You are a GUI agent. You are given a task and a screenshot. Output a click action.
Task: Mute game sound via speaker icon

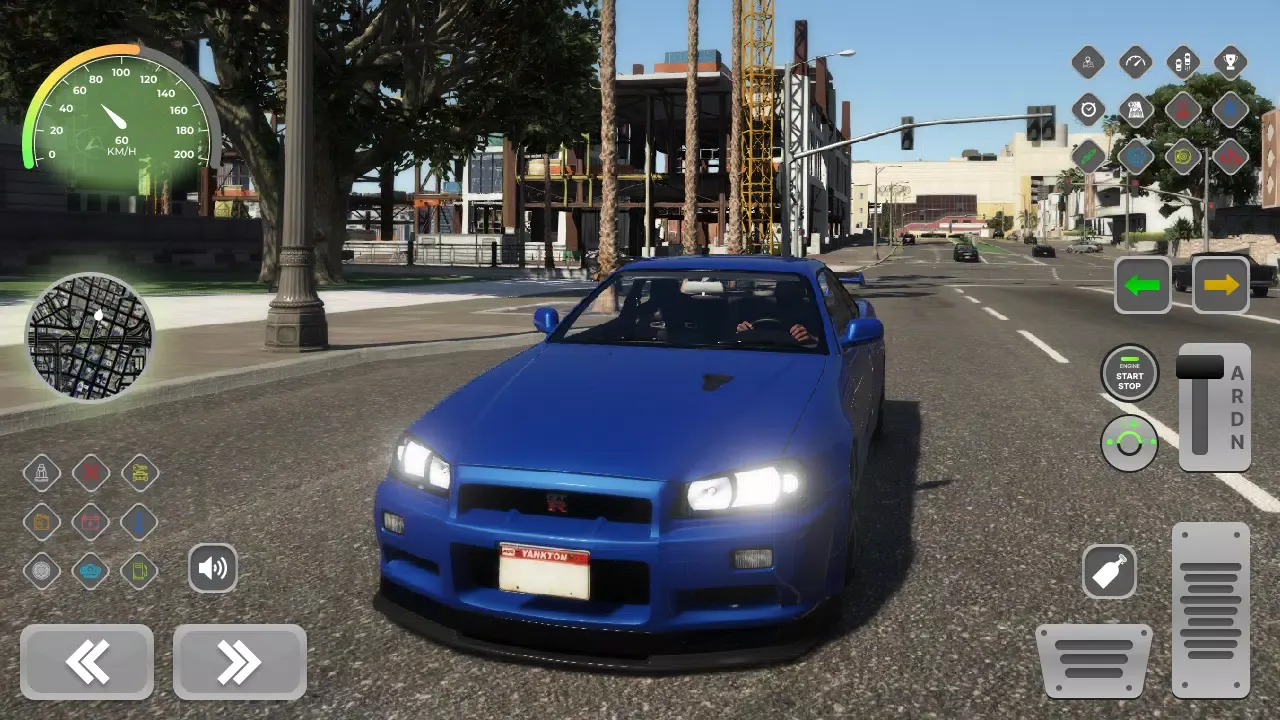coord(213,568)
